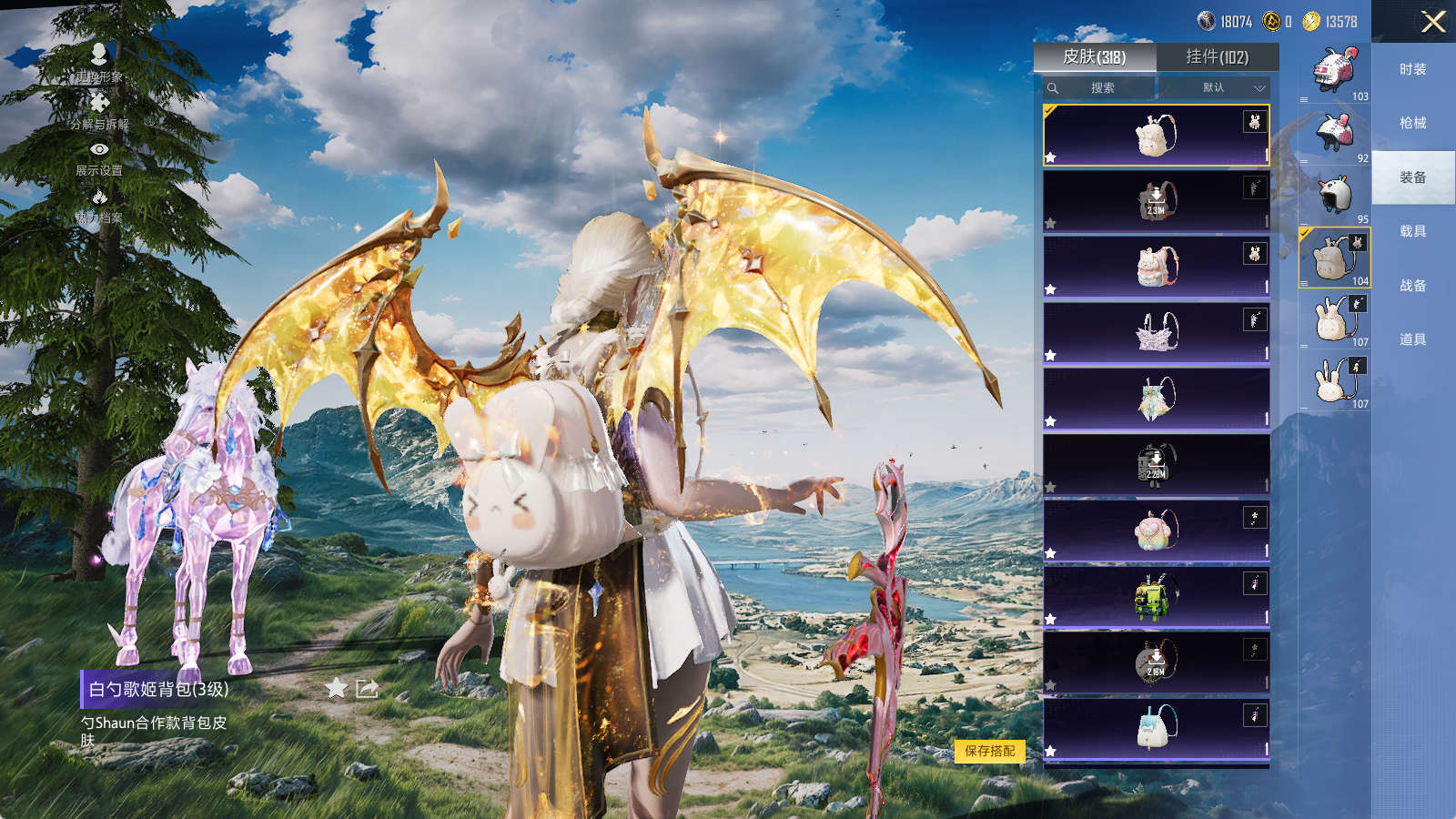Open 热力档案 flame icon
The height and width of the screenshot is (819, 1456).
[99, 205]
